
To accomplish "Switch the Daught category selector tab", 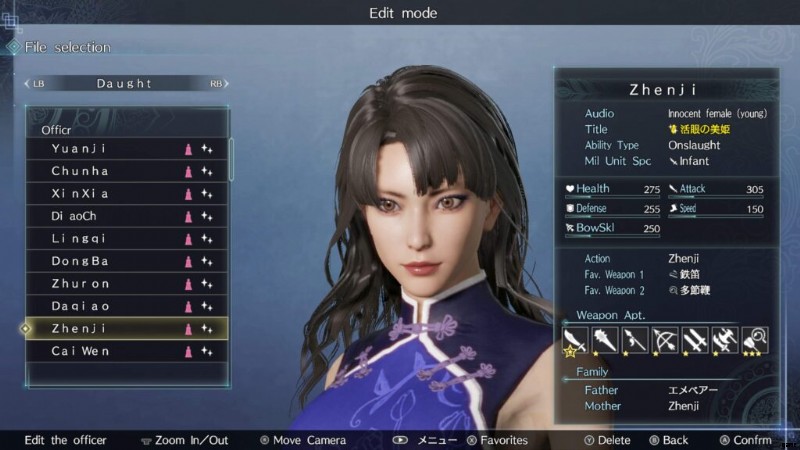I will 124,84.
